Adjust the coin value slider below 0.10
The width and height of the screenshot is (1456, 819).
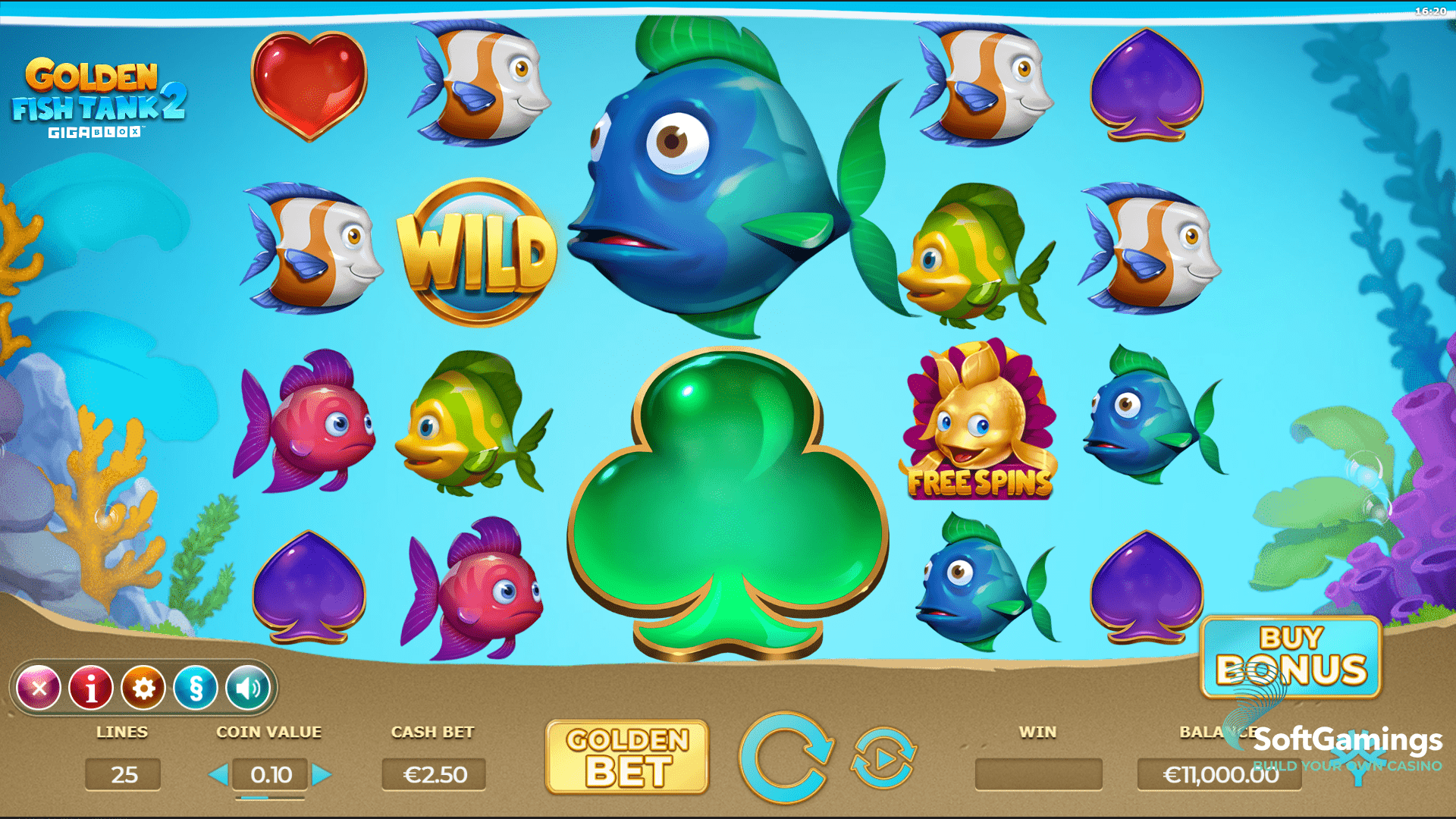(270, 796)
